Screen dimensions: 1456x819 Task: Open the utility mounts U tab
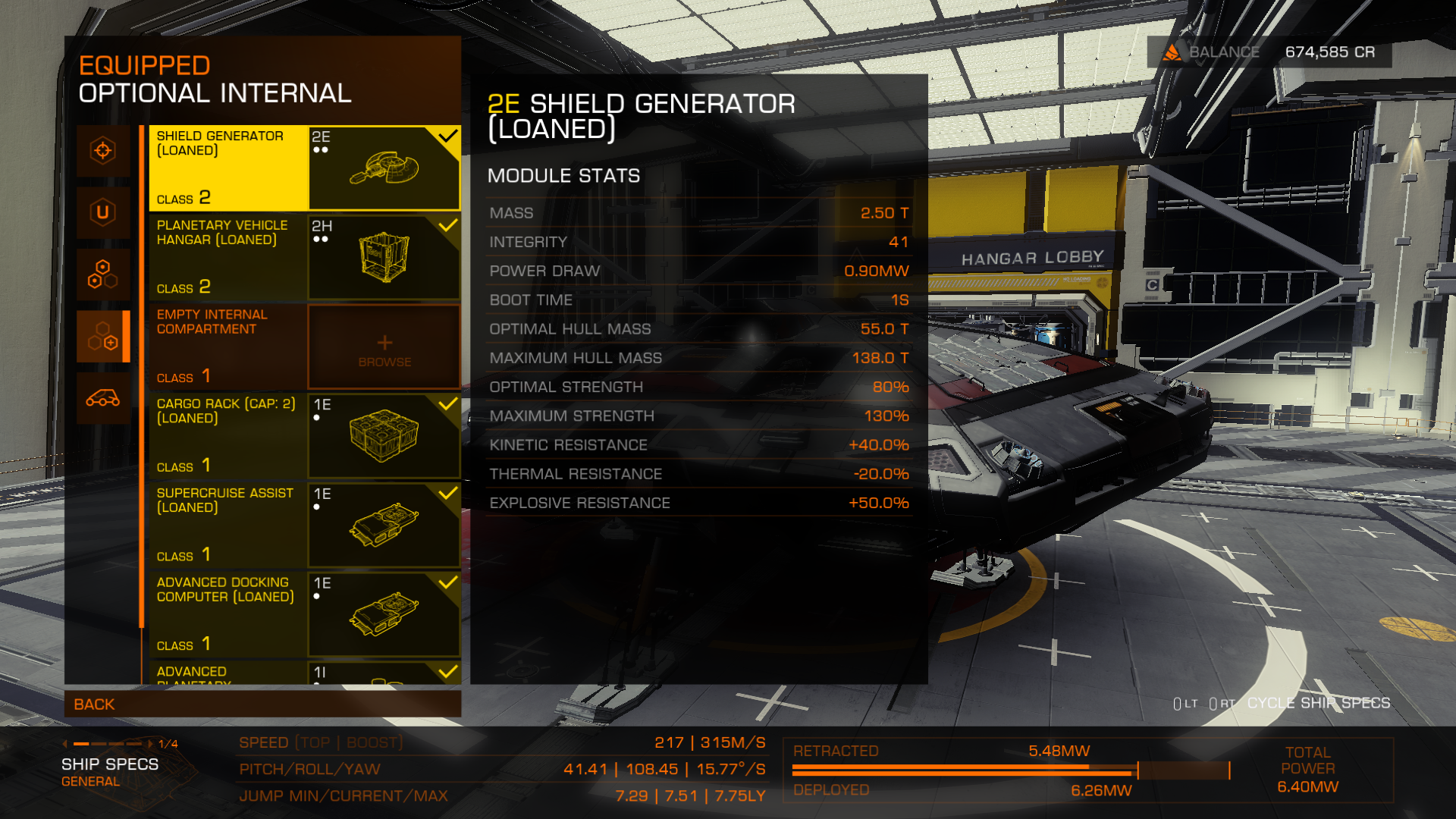coord(103,212)
